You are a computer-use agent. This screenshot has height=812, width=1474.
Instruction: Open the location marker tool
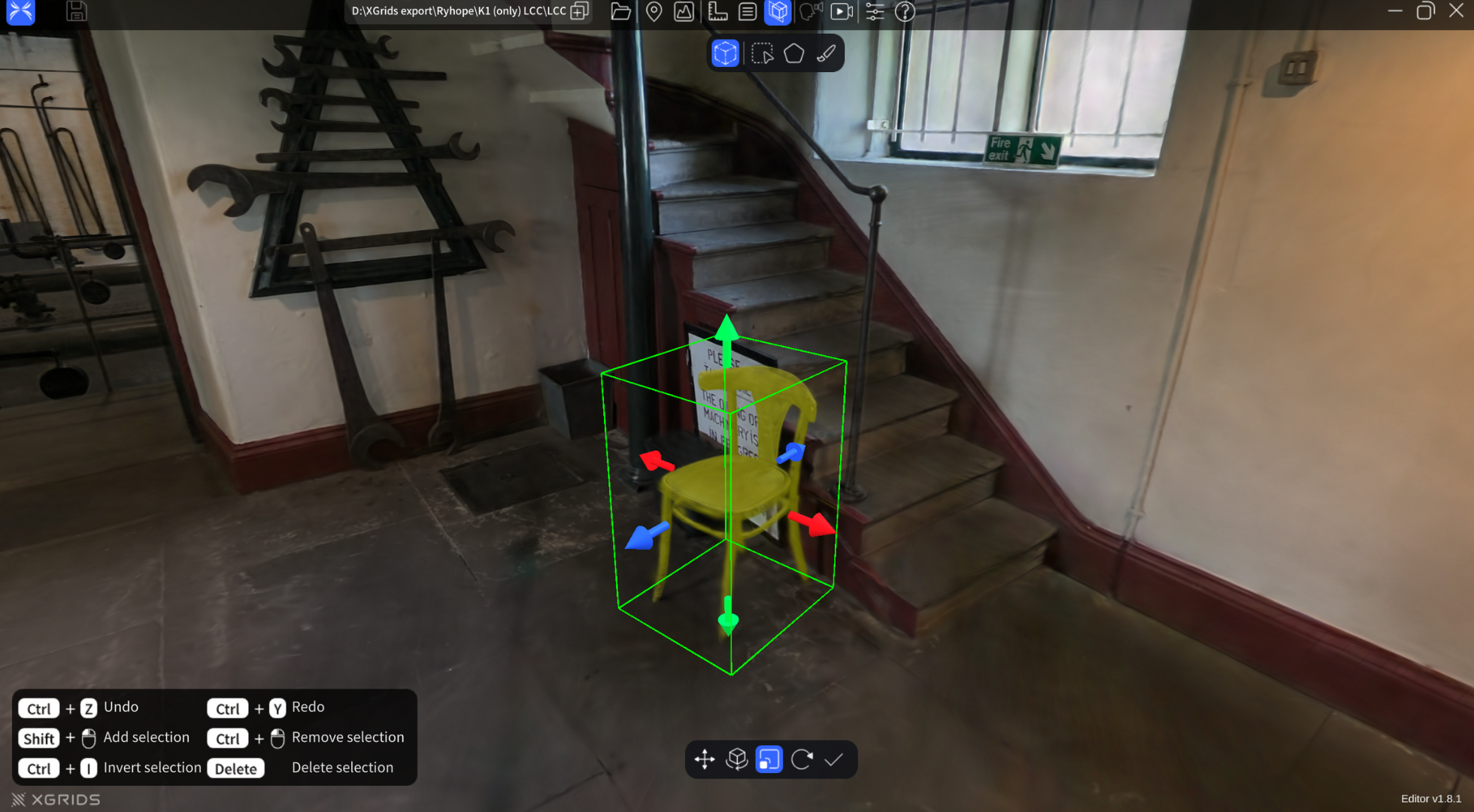[654, 12]
